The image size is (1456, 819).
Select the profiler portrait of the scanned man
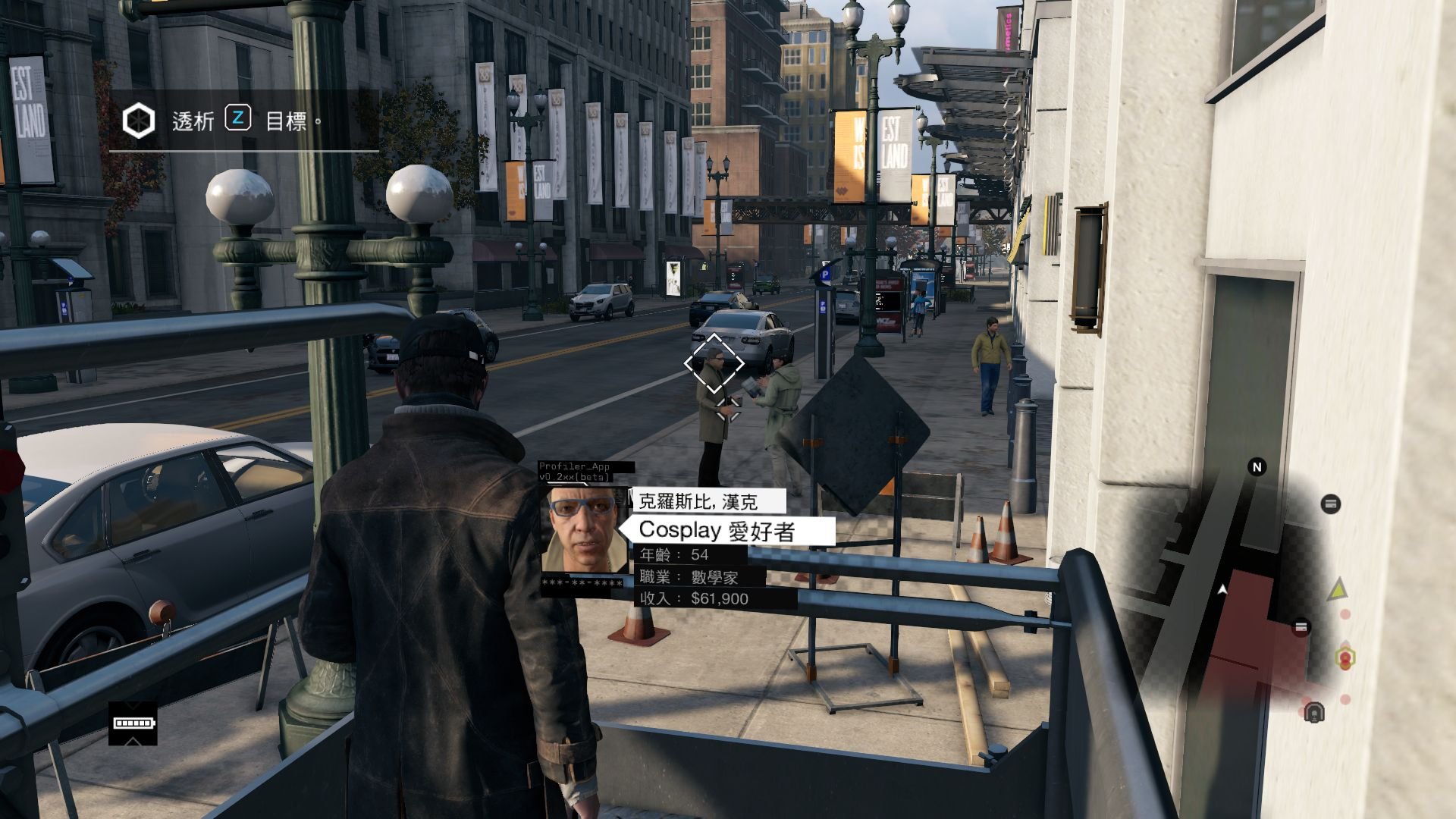(x=584, y=530)
